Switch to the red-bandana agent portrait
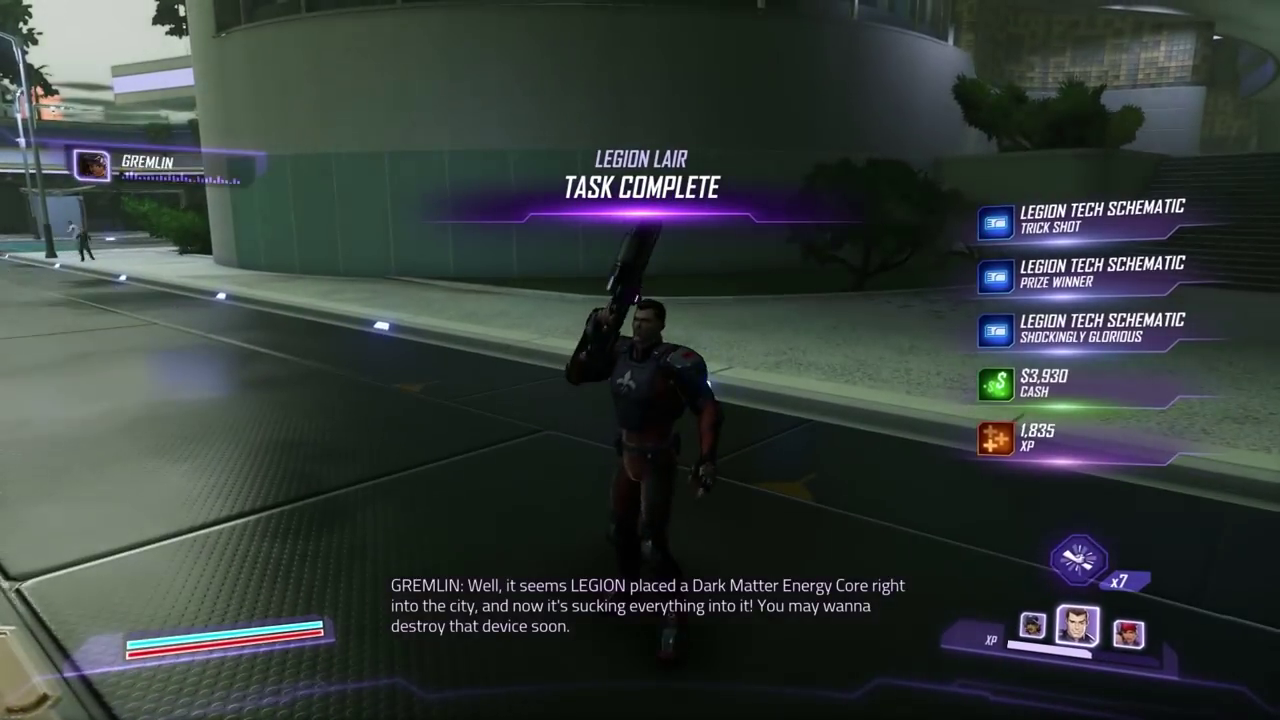This screenshot has height=720, width=1280. click(1128, 633)
